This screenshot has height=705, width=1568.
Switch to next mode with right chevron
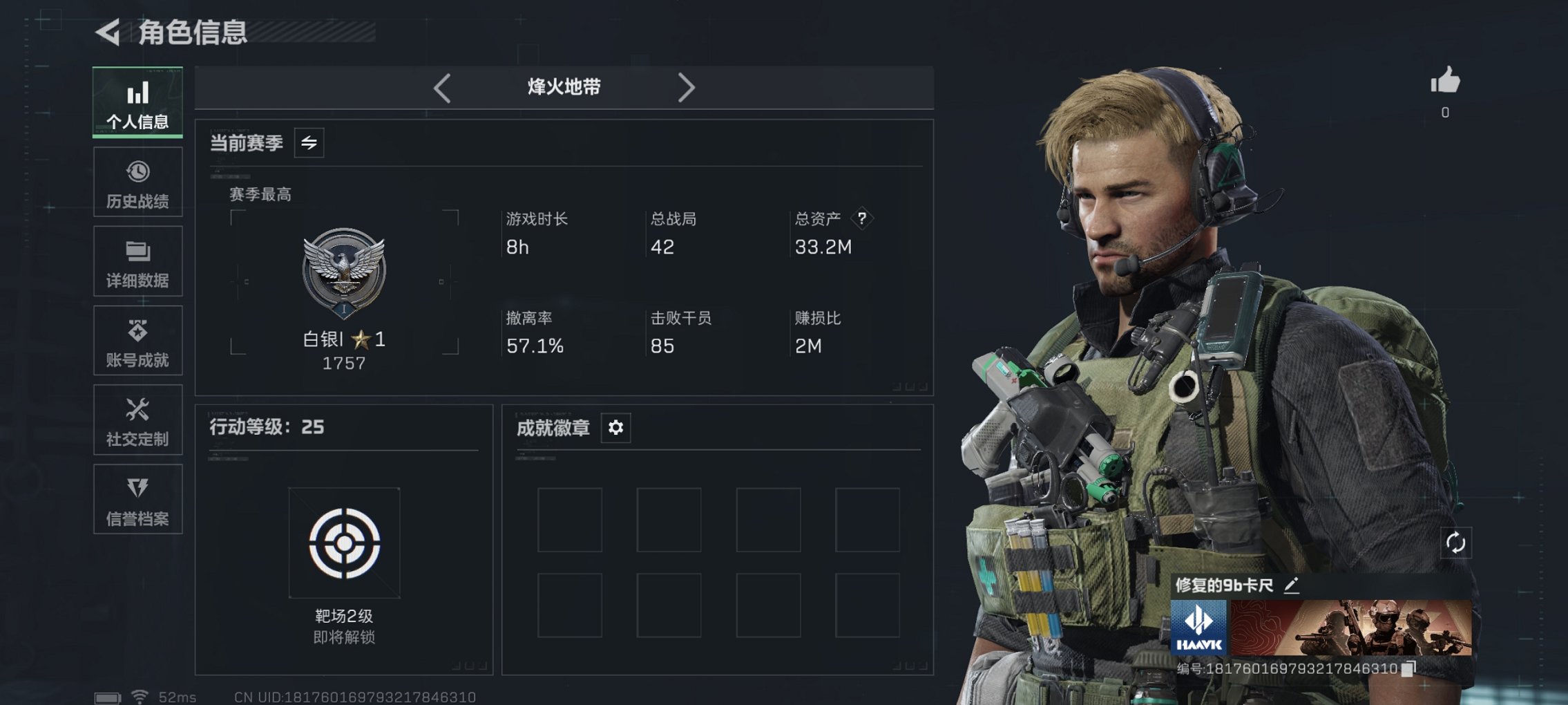[687, 87]
